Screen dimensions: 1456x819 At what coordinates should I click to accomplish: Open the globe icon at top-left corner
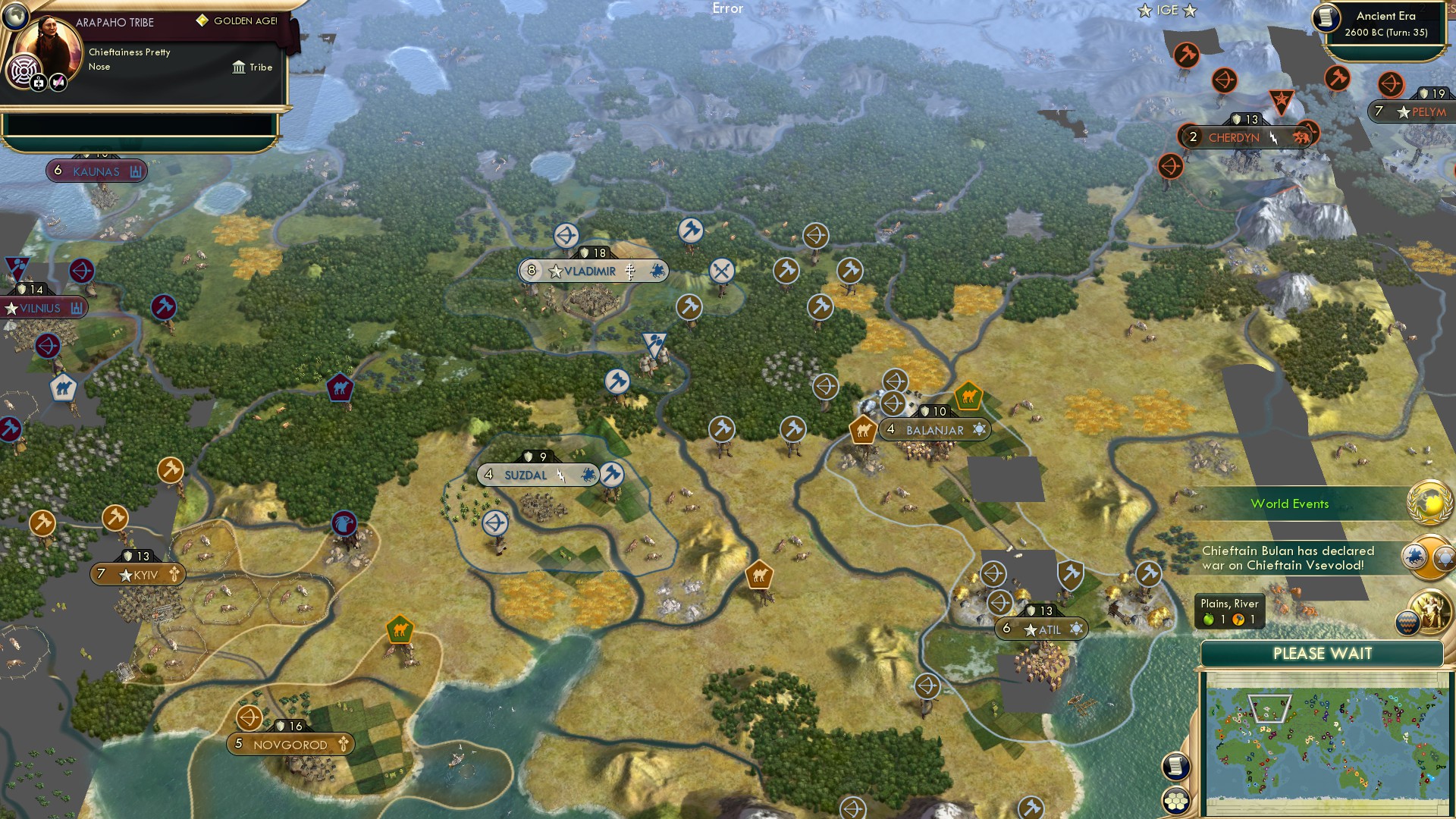point(14,17)
